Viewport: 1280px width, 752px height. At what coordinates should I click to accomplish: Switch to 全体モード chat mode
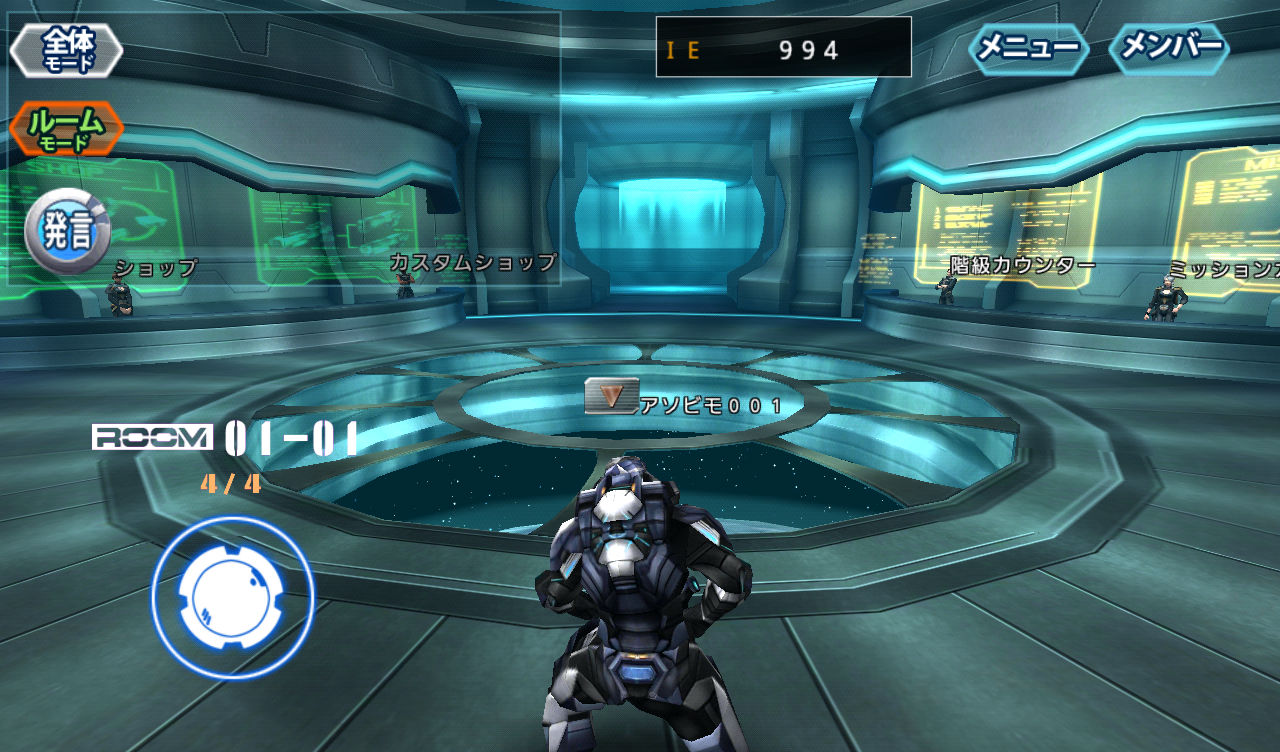67,50
